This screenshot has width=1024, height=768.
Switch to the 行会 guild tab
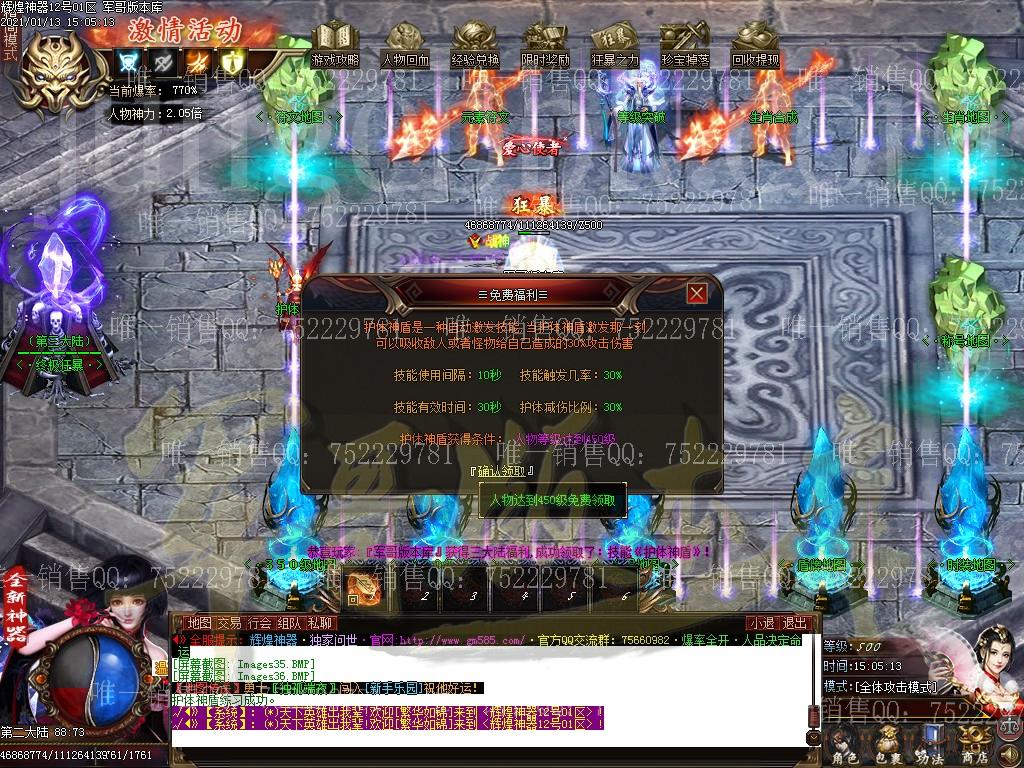coord(259,623)
